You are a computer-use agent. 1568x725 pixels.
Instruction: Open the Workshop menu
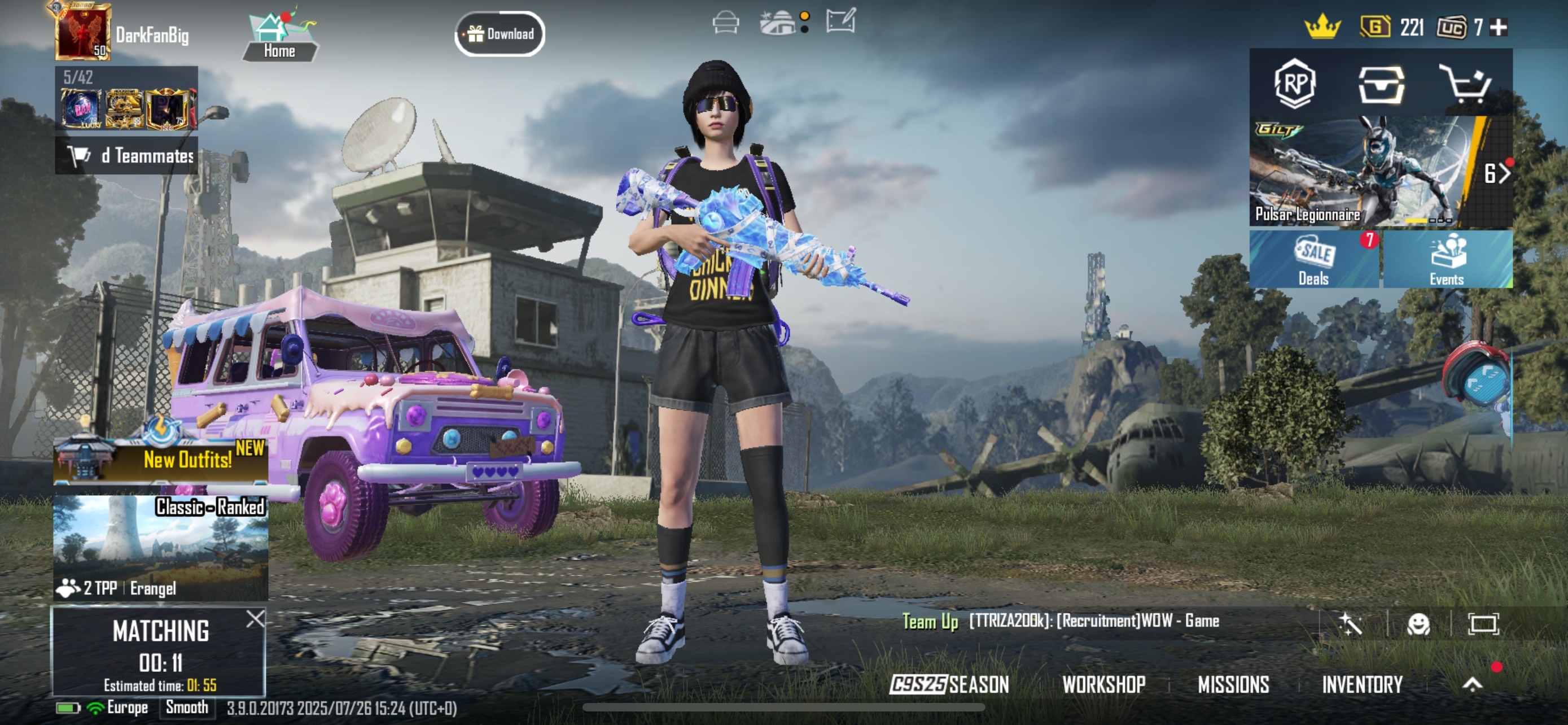click(x=1103, y=685)
